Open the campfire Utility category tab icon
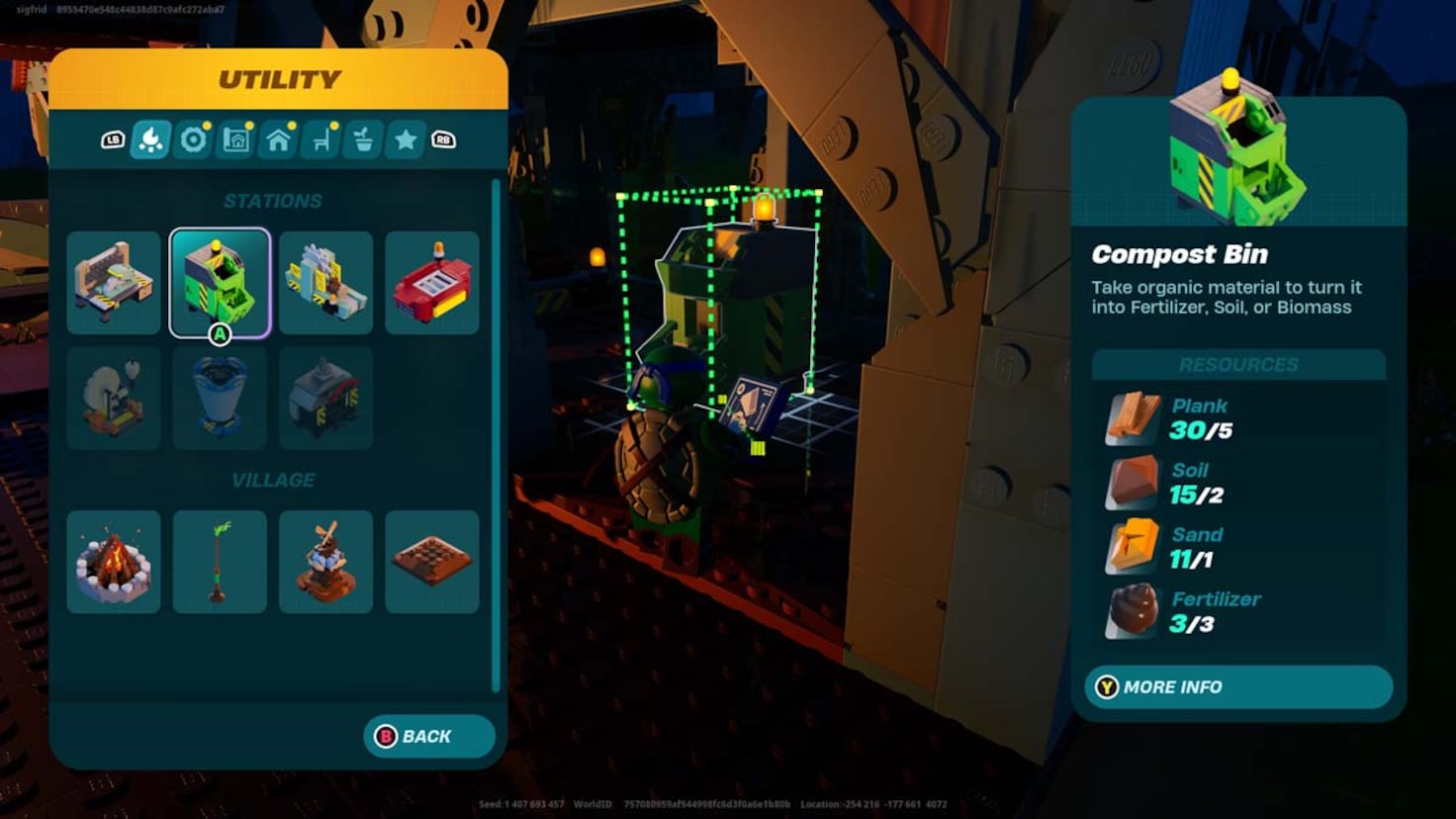Screen dimensions: 1456x819 150,139
